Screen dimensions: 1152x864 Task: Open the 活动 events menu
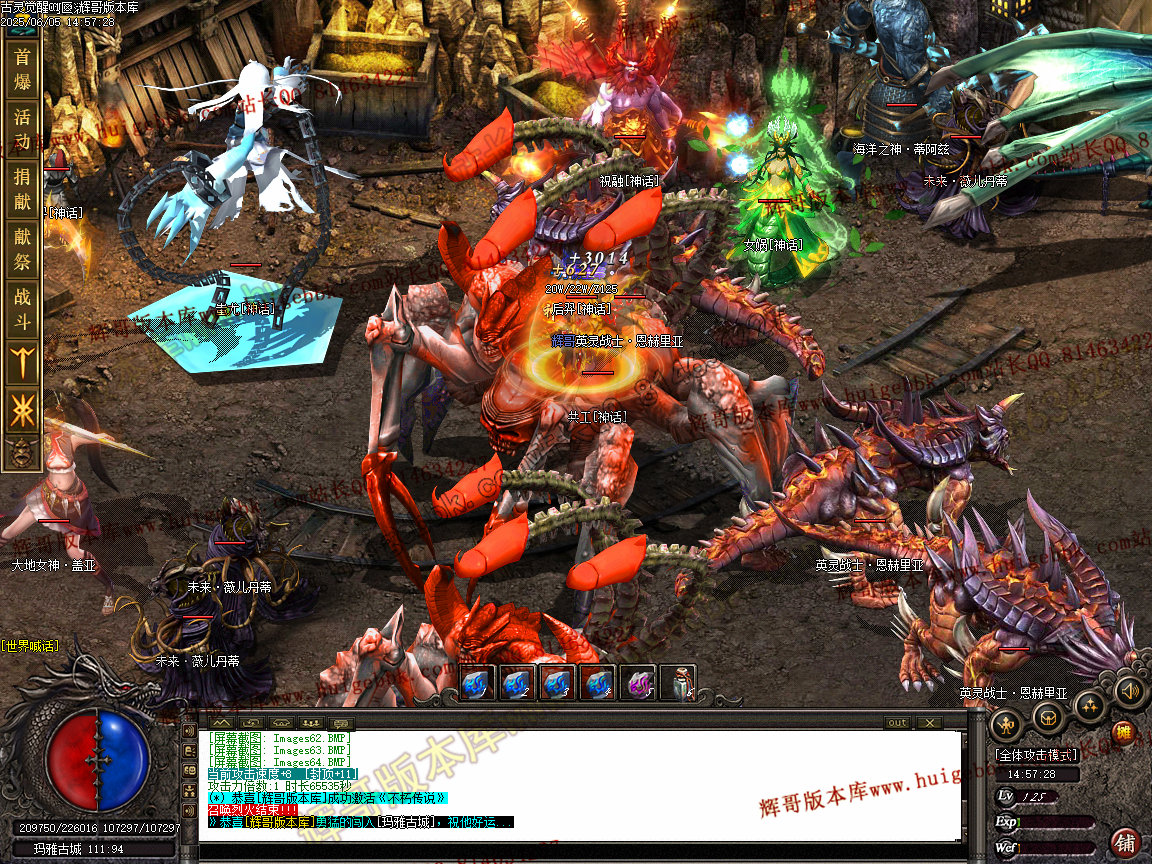coord(22,129)
